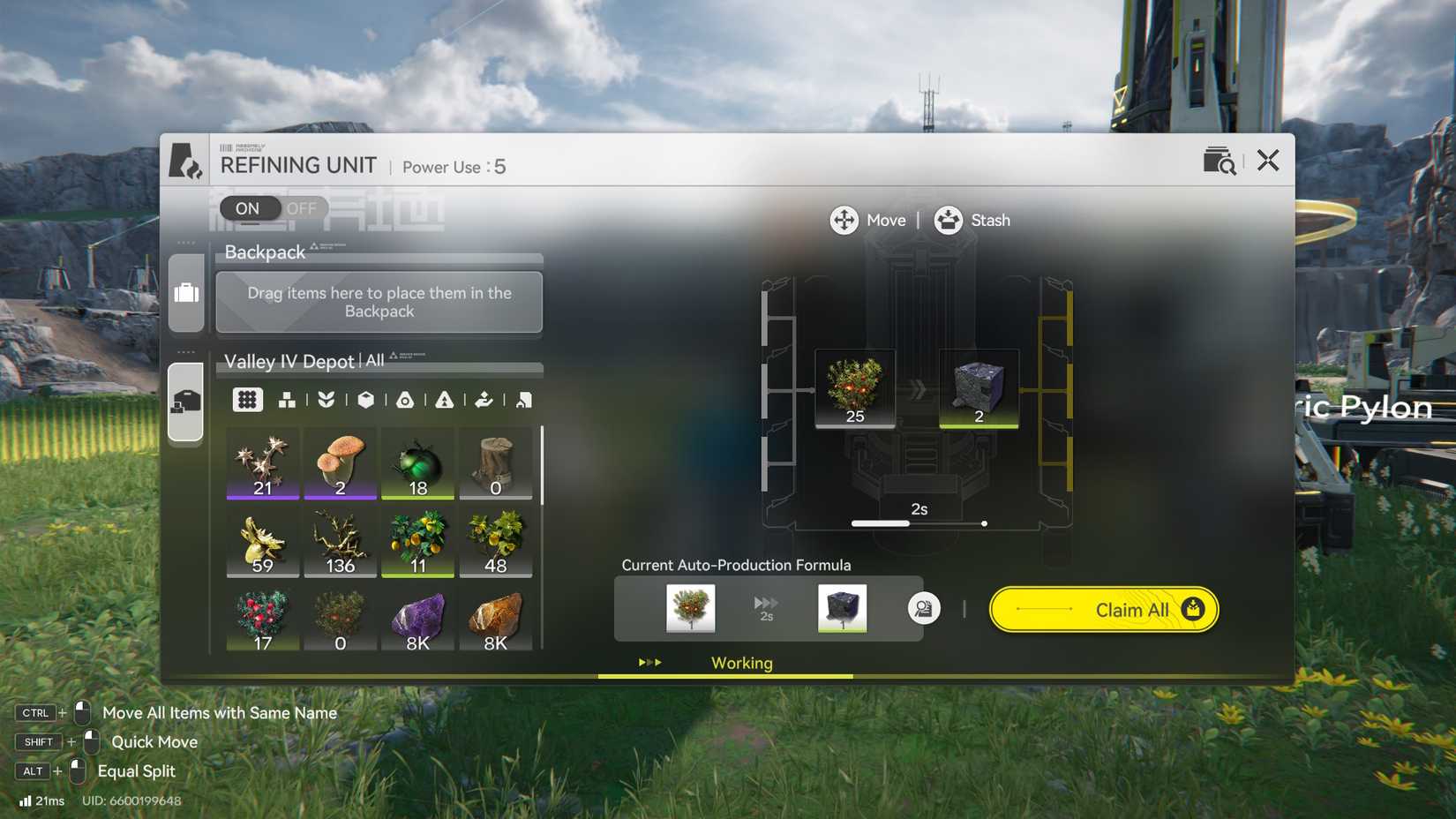Claim all refined products
Screen dimensions: 1456x819
pyautogui.click(x=1103, y=610)
